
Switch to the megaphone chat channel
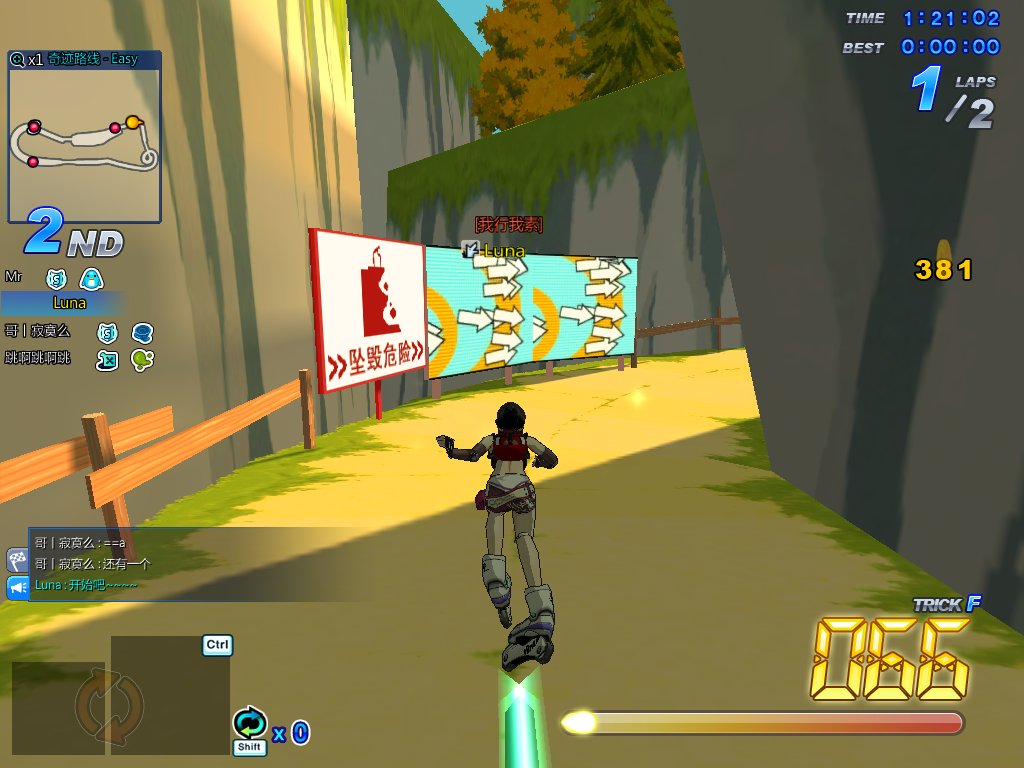(17, 587)
